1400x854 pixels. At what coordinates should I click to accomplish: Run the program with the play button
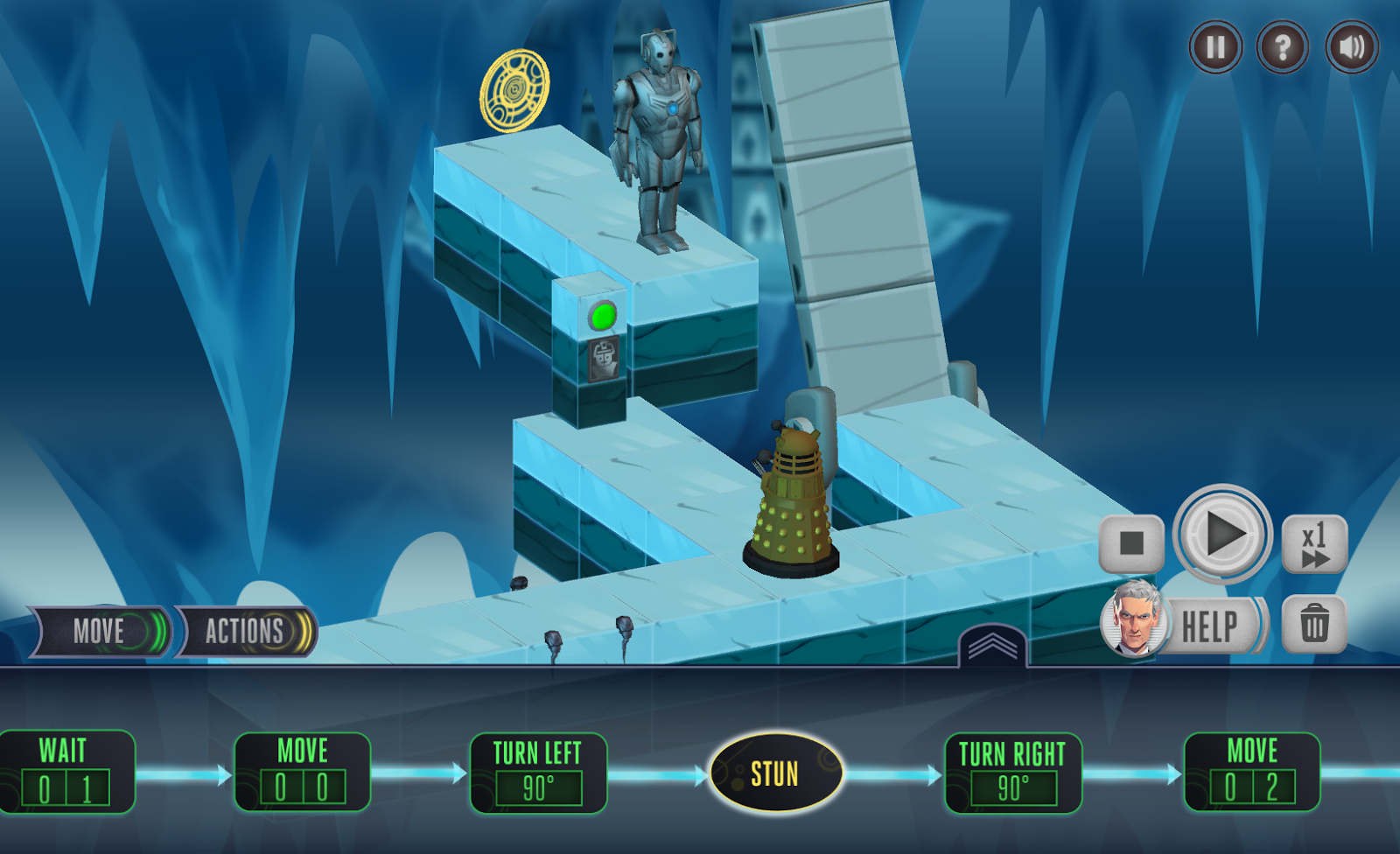coord(1222,534)
